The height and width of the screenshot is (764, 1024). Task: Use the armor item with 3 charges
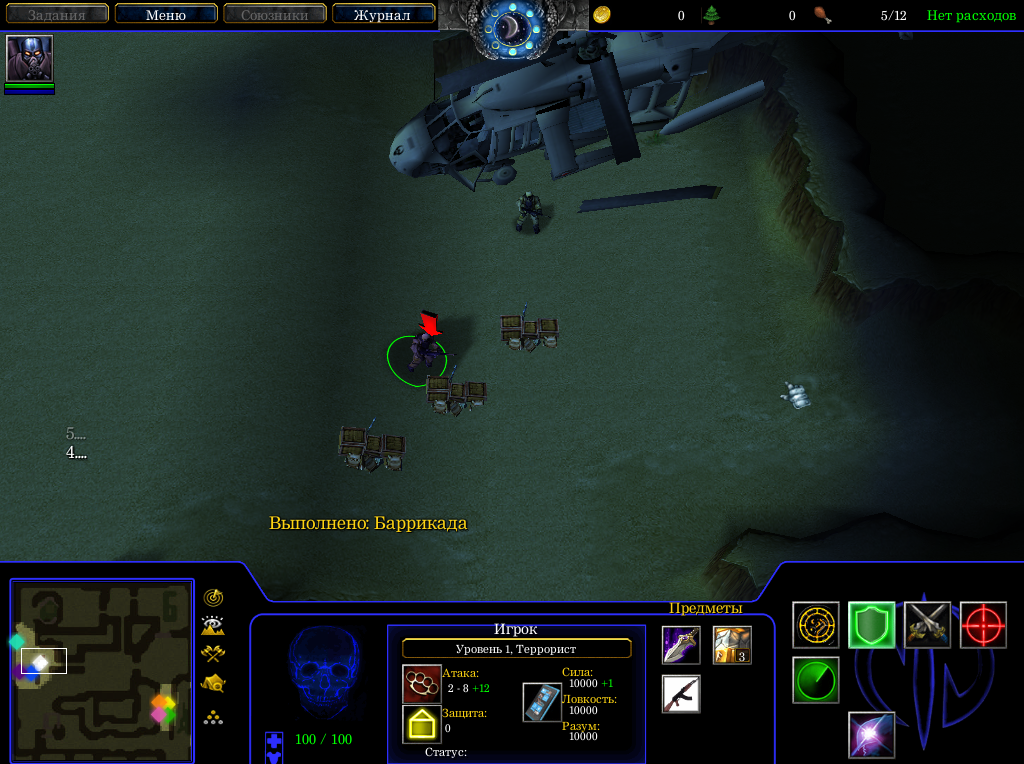tap(732, 645)
